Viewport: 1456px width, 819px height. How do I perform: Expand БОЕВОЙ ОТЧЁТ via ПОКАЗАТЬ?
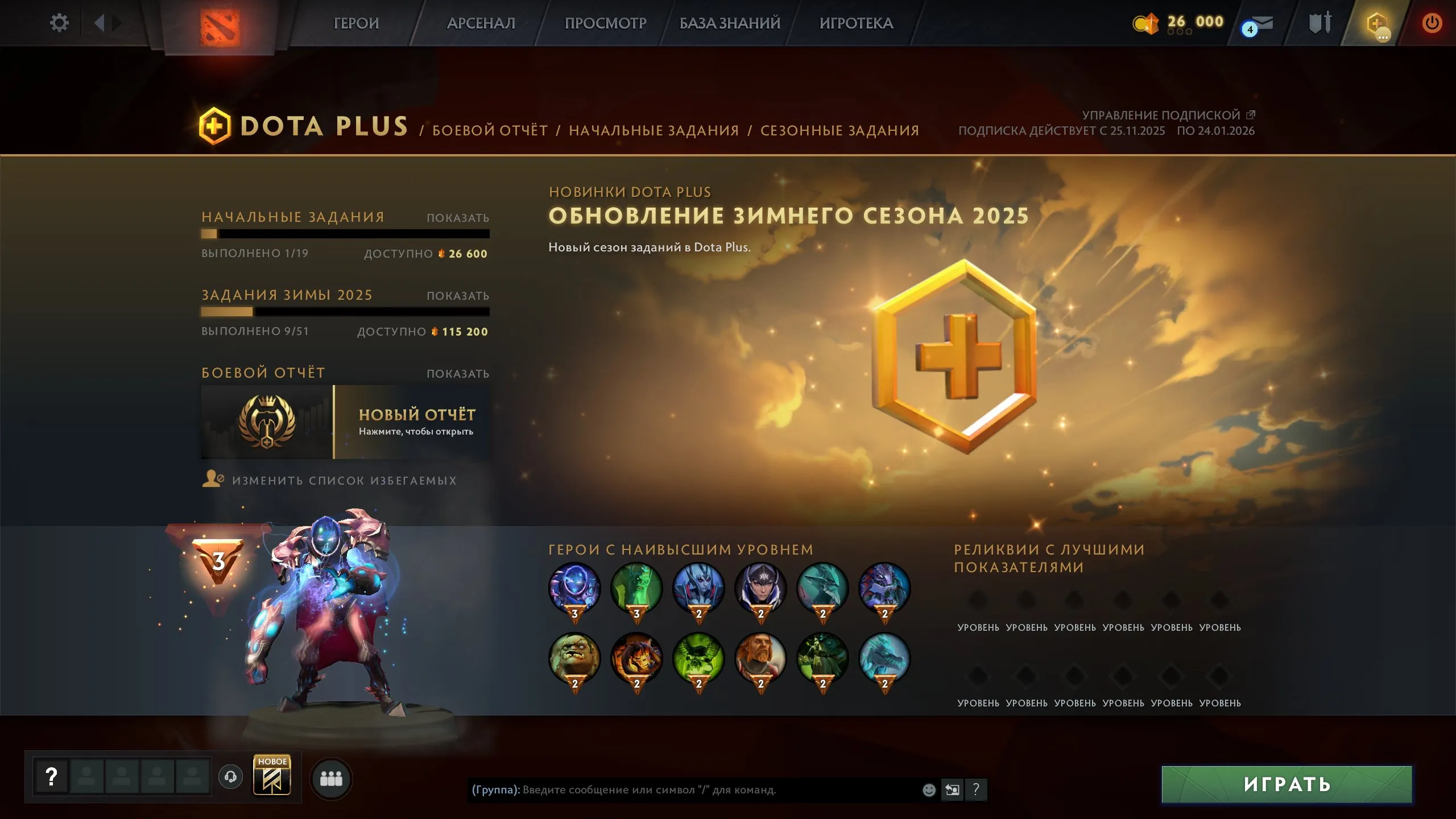click(458, 373)
